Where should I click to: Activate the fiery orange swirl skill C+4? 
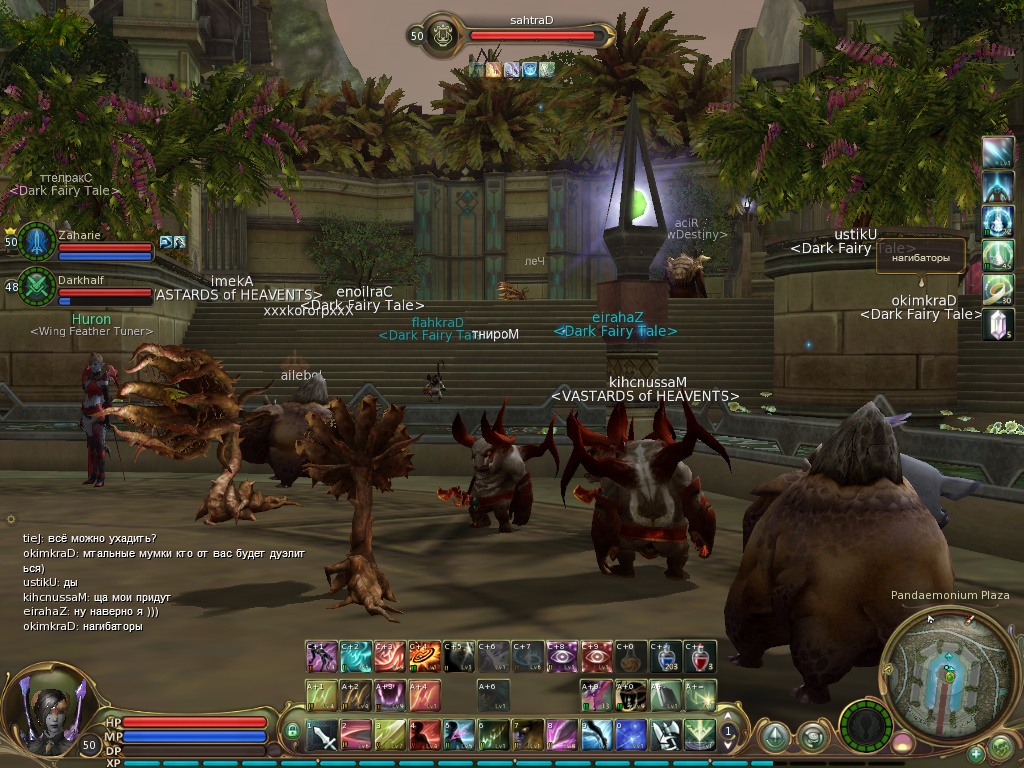coord(425,656)
